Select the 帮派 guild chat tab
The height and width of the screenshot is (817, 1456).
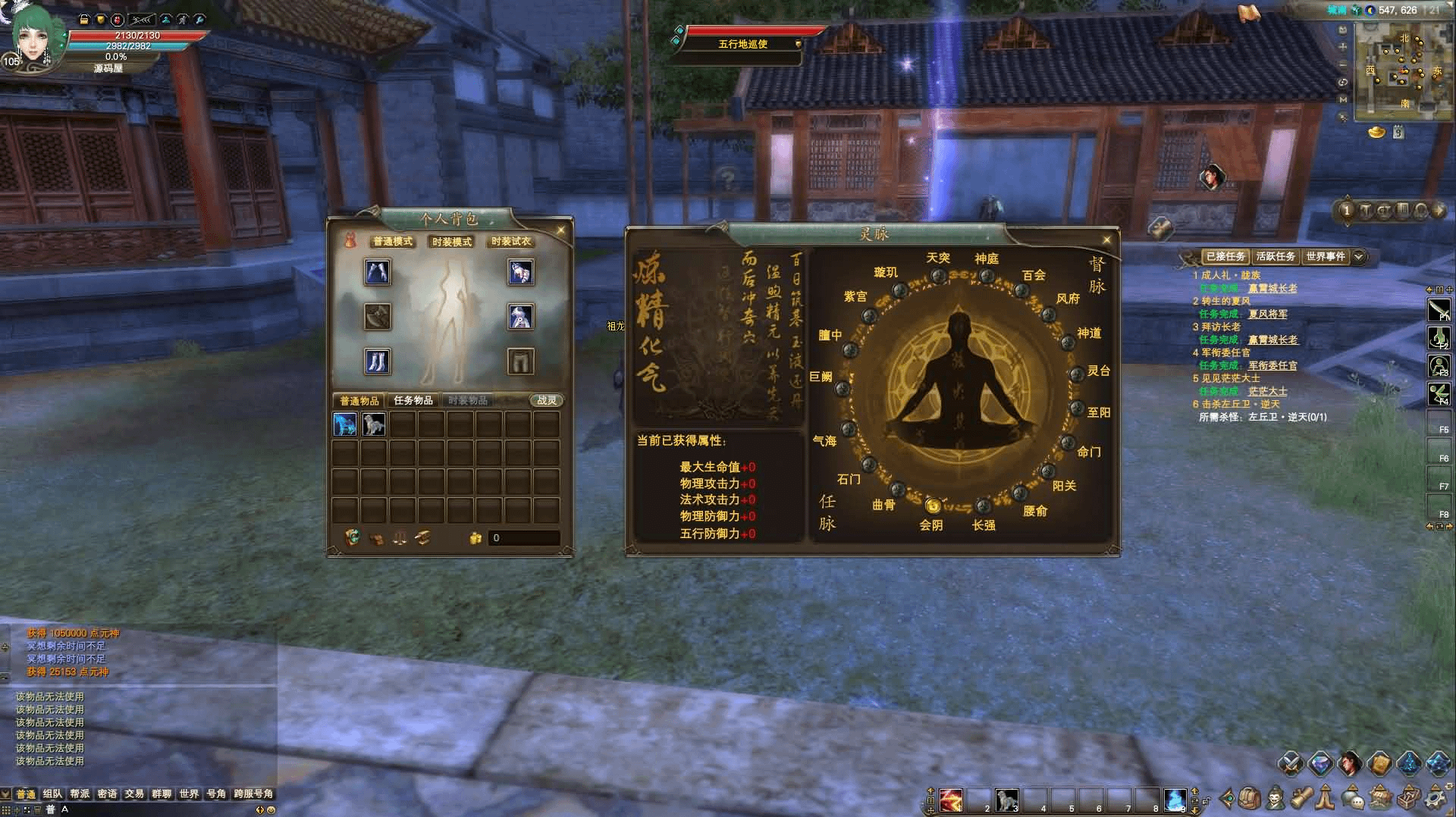[80, 794]
